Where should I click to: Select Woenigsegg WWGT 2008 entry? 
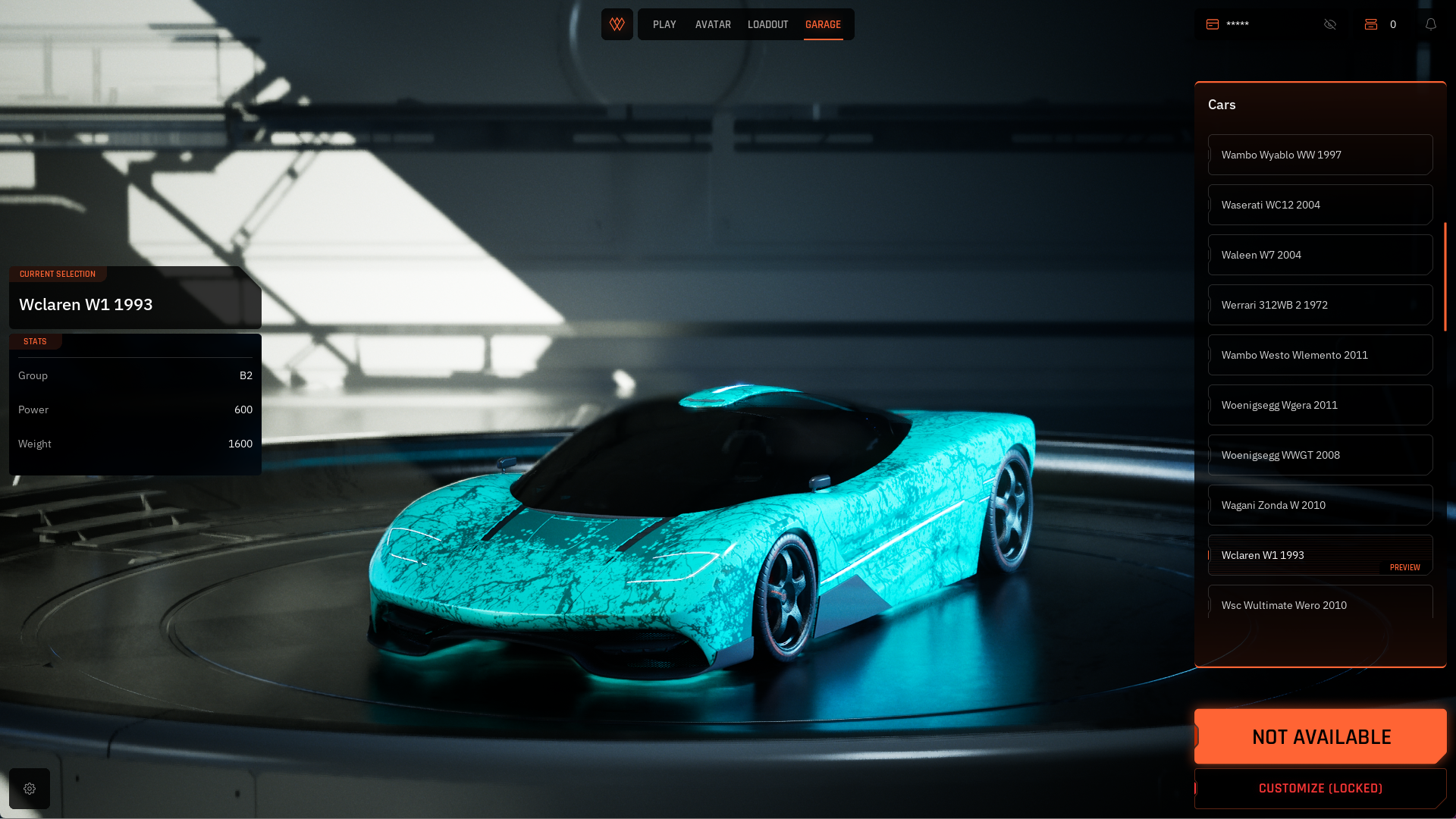[x=1319, y=455]
